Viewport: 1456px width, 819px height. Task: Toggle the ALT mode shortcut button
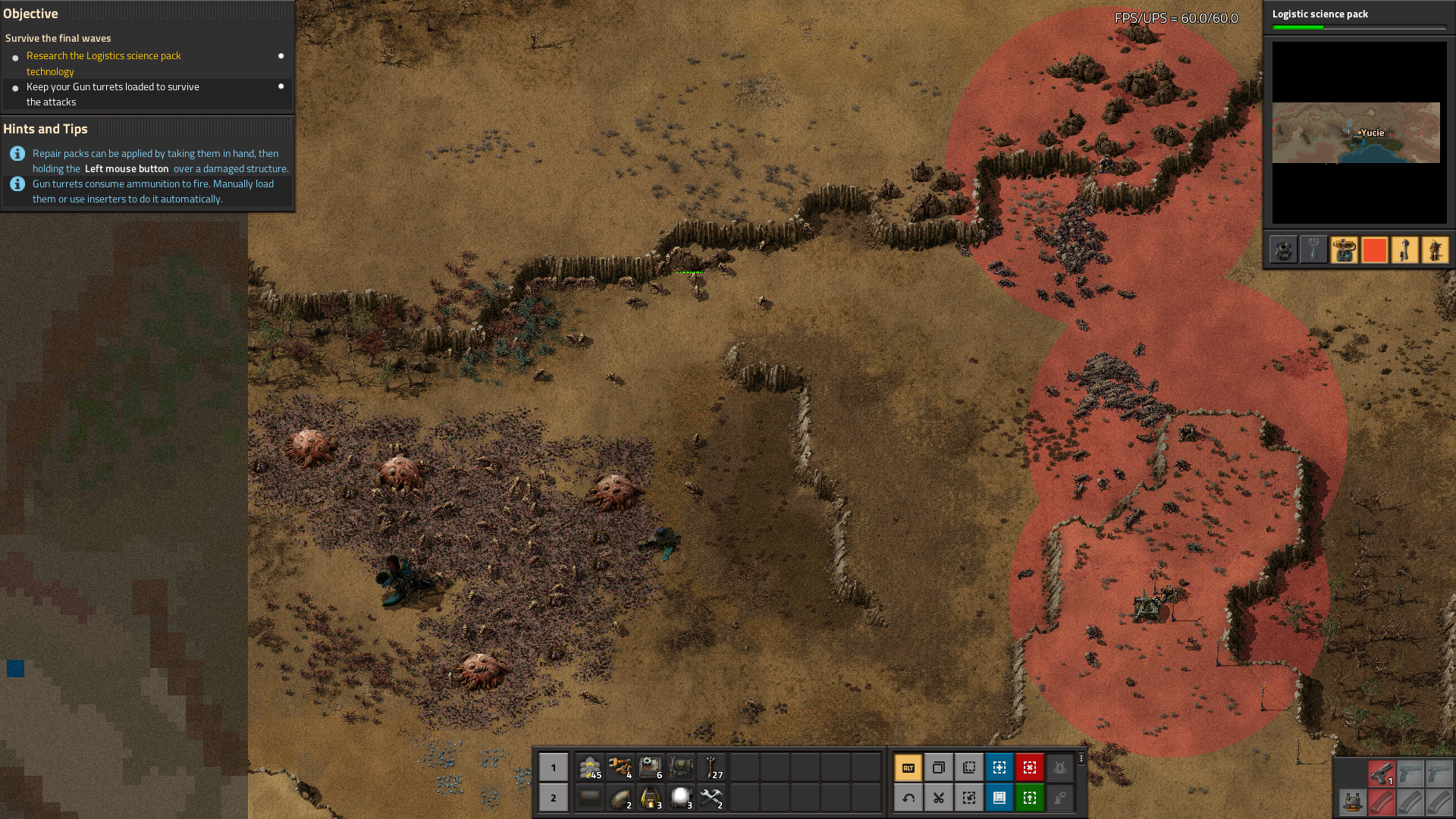coord(908,767)
